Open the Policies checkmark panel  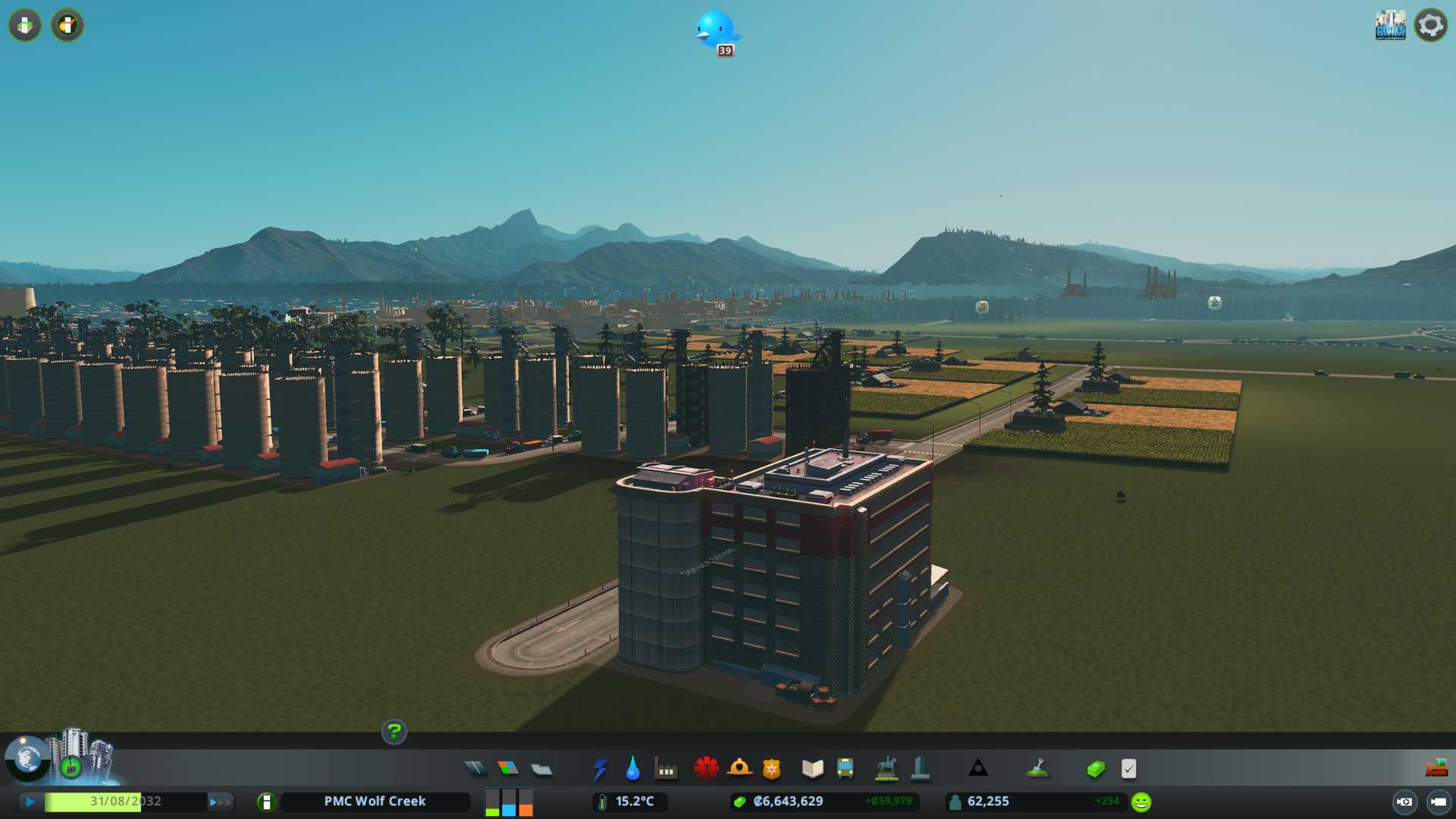pos(1128,769)
